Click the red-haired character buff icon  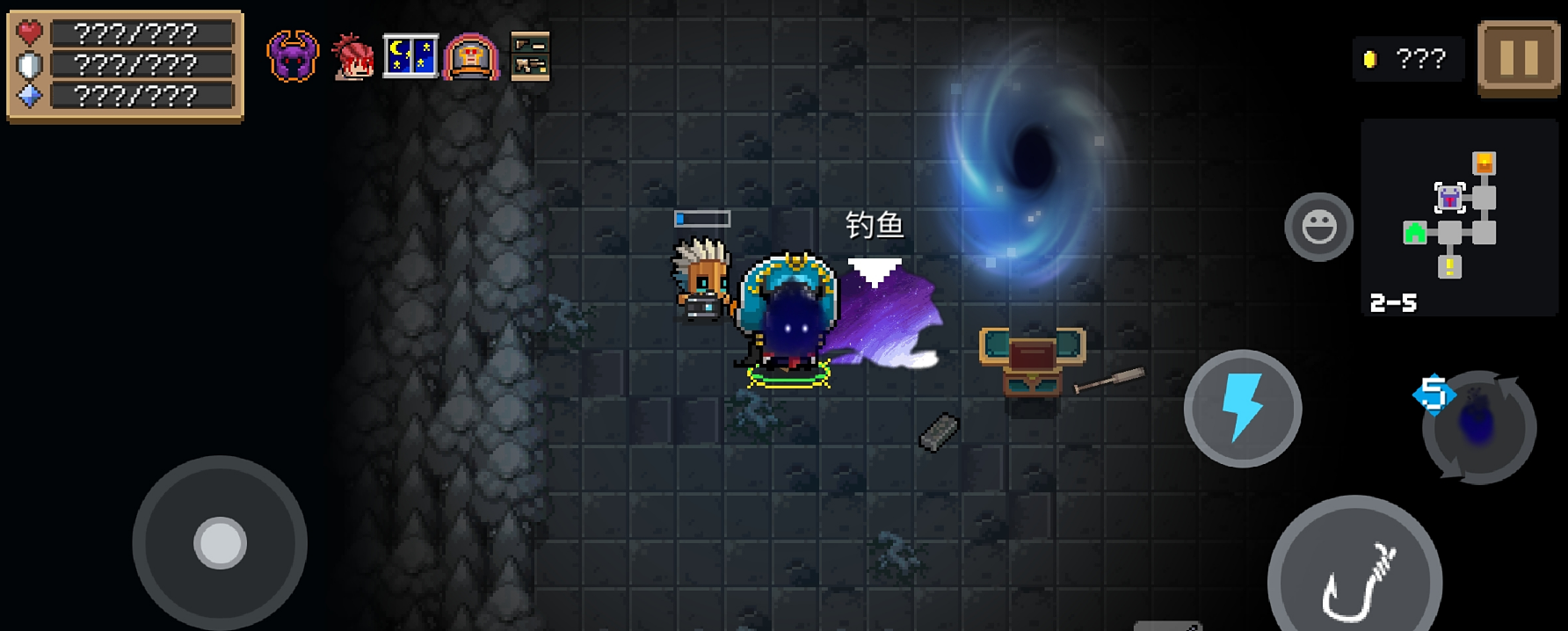[x=352, y=57]
